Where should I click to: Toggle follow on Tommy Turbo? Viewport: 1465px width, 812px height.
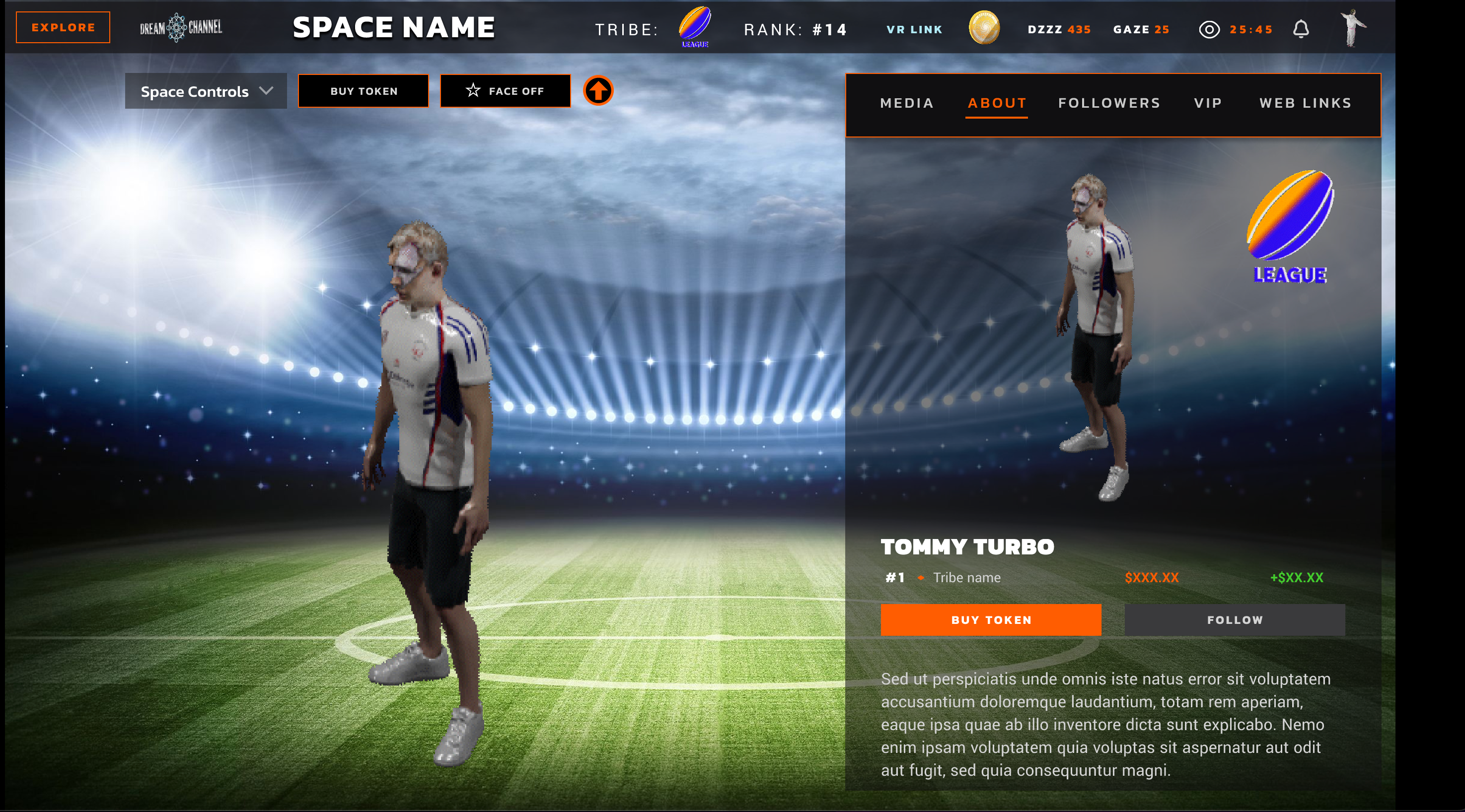coord(1234,620)
